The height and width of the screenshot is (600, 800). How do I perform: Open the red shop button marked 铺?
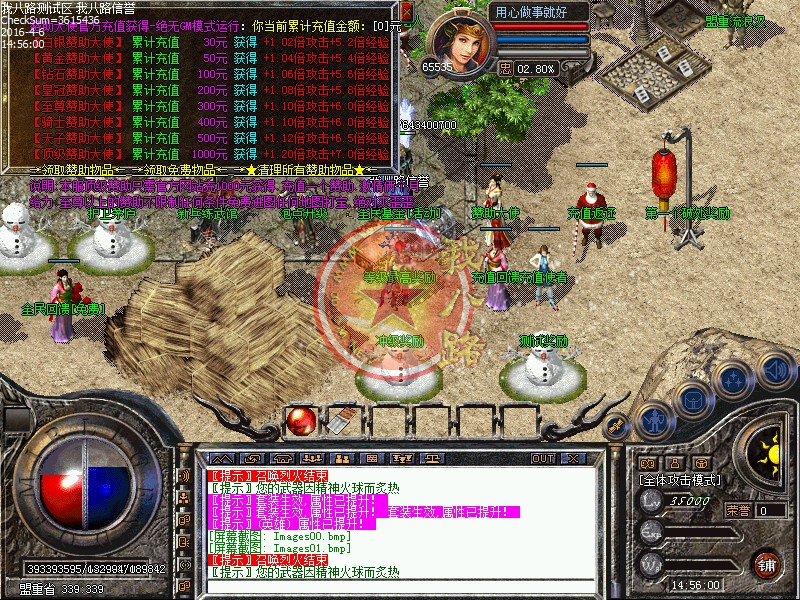(x=767, y=563)
